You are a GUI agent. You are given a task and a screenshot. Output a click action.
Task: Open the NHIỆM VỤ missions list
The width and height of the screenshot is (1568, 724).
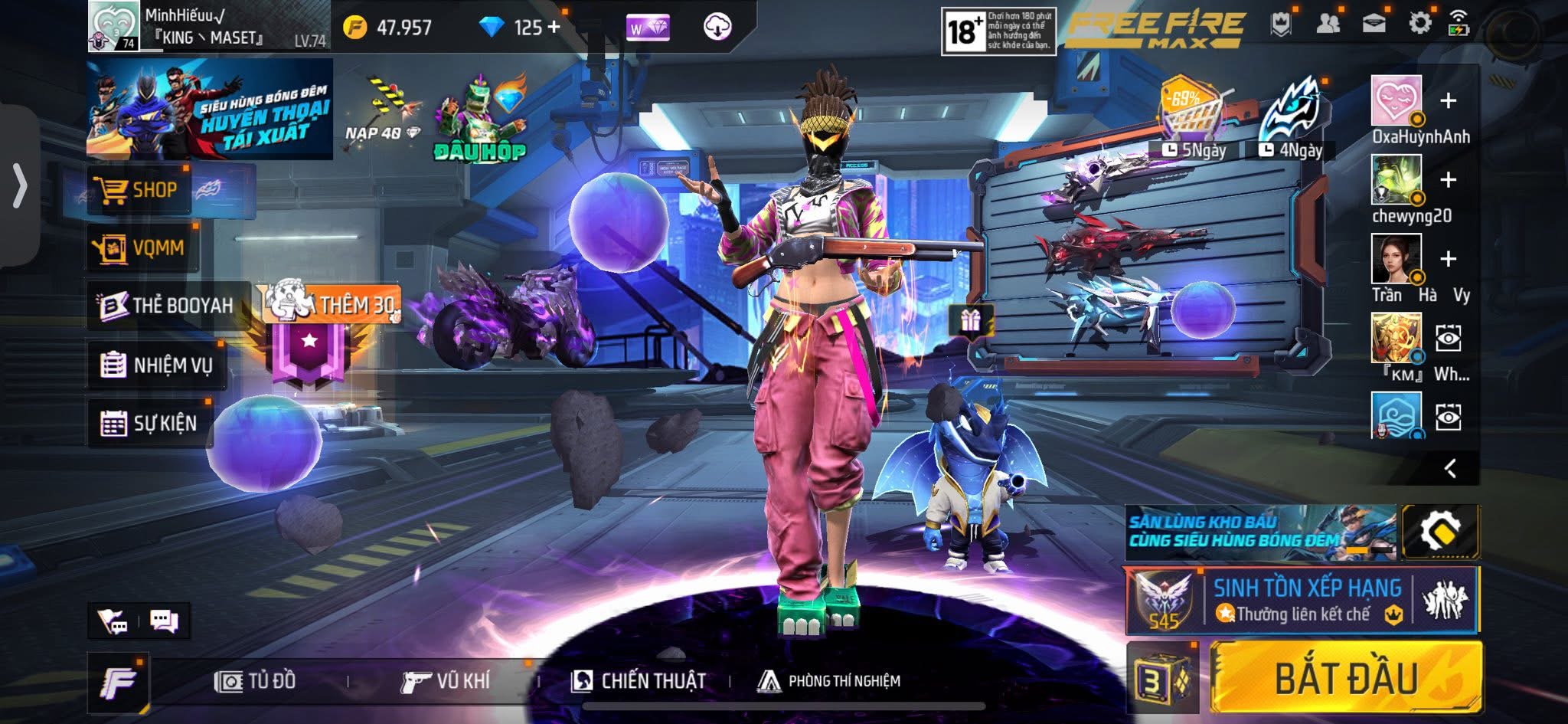pyautogui.click(x=157, y=365)
